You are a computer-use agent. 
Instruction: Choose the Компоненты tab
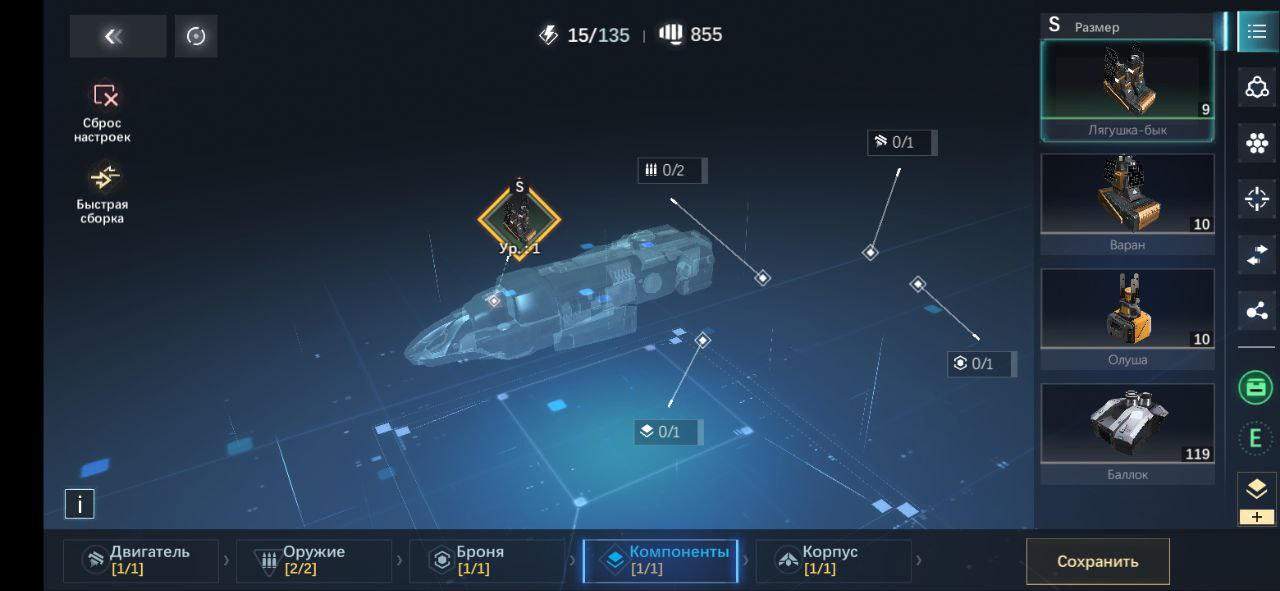coord(661,560)
